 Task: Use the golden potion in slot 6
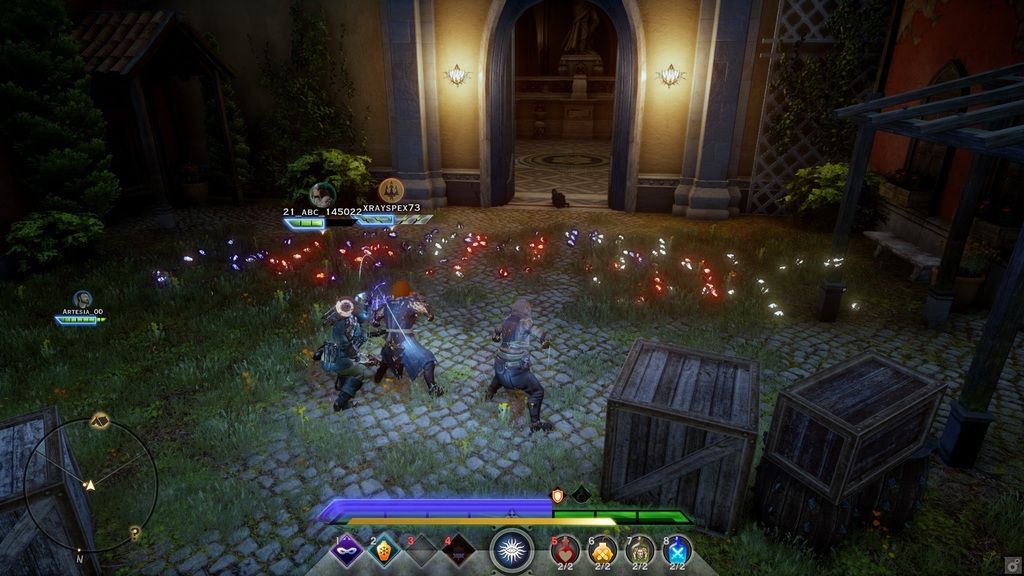603,550
